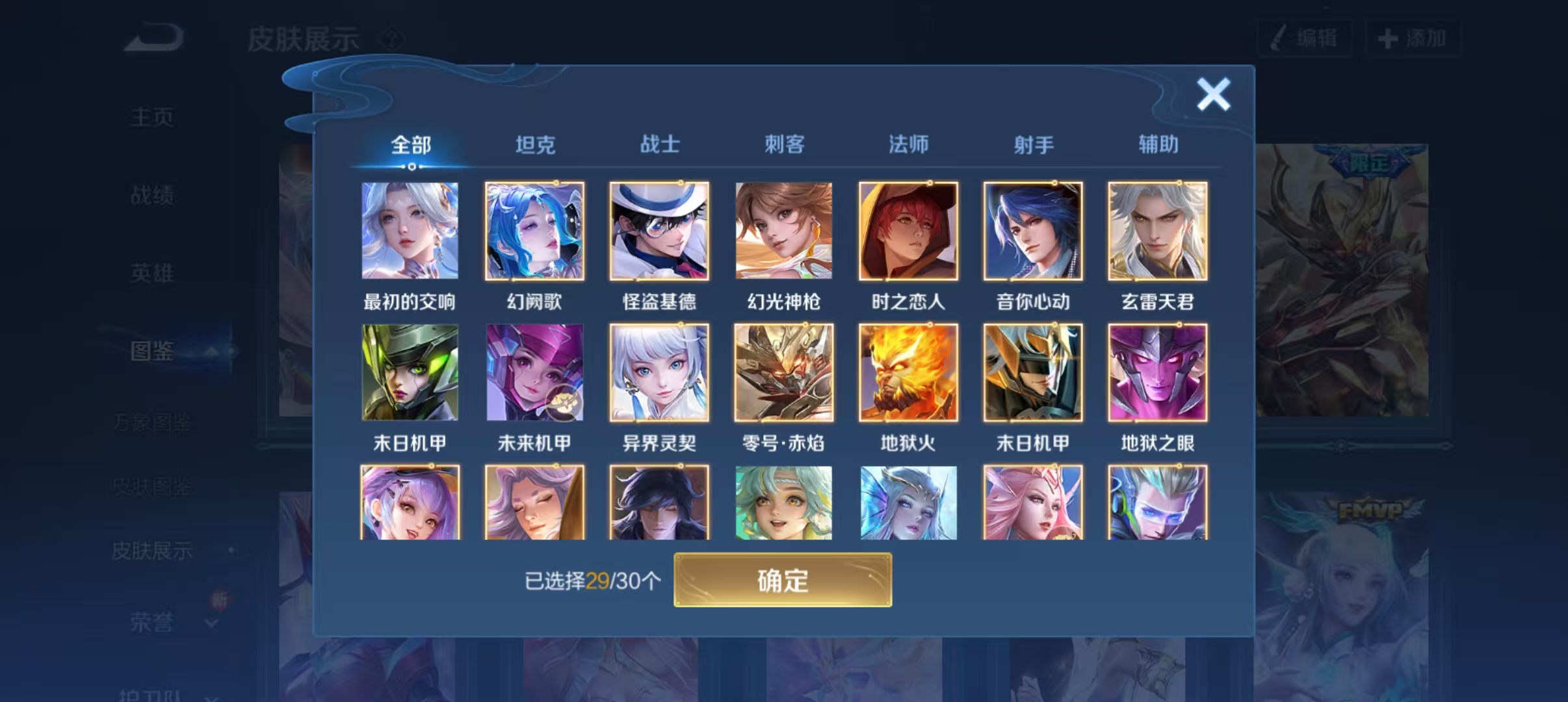Switch to the 坦克 tab

534,144
